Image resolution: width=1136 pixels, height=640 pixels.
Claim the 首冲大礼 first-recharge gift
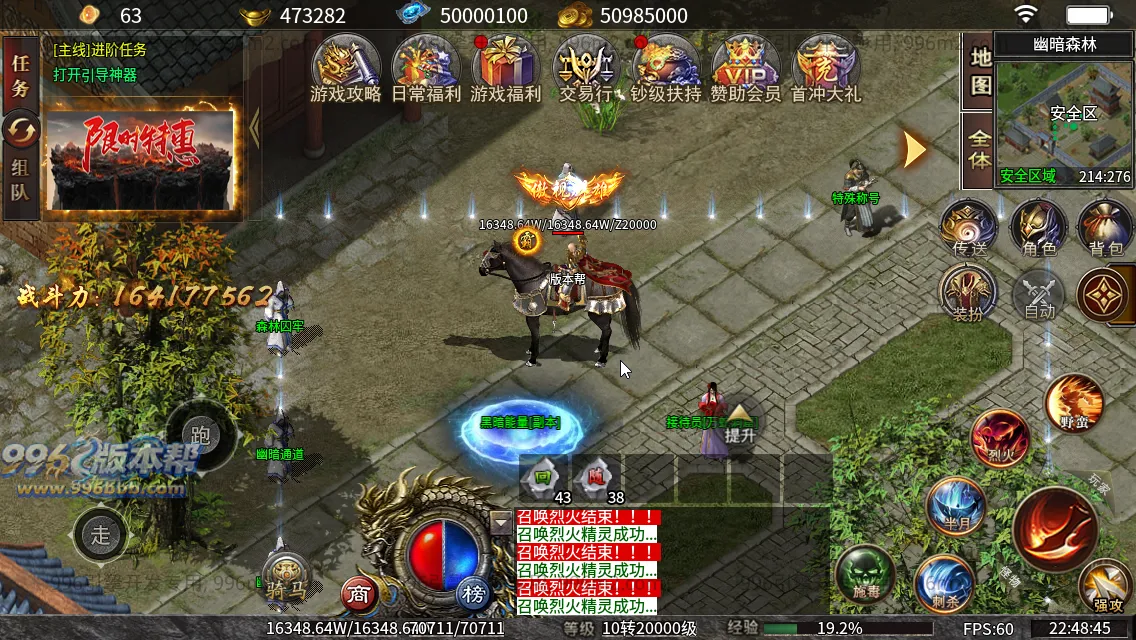[825, 66]
